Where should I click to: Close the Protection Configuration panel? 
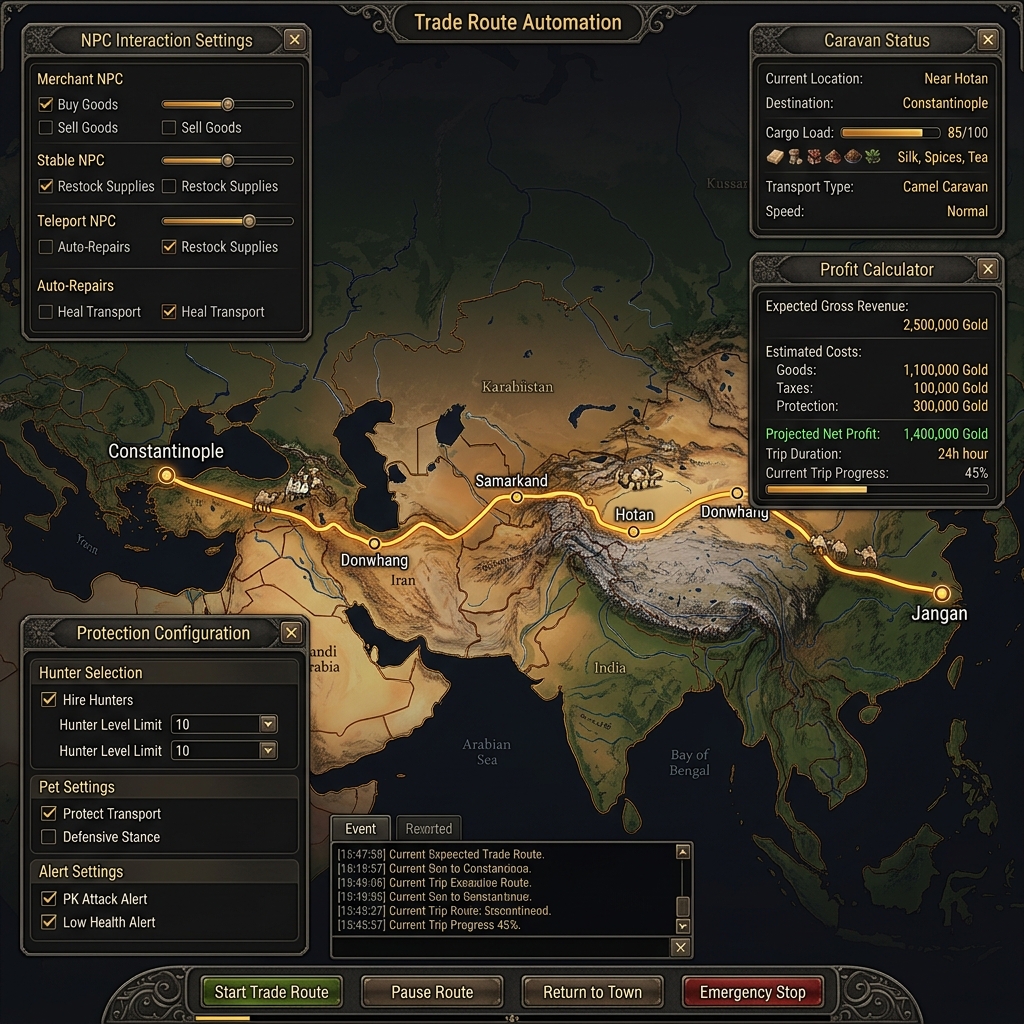coord(291,633)
